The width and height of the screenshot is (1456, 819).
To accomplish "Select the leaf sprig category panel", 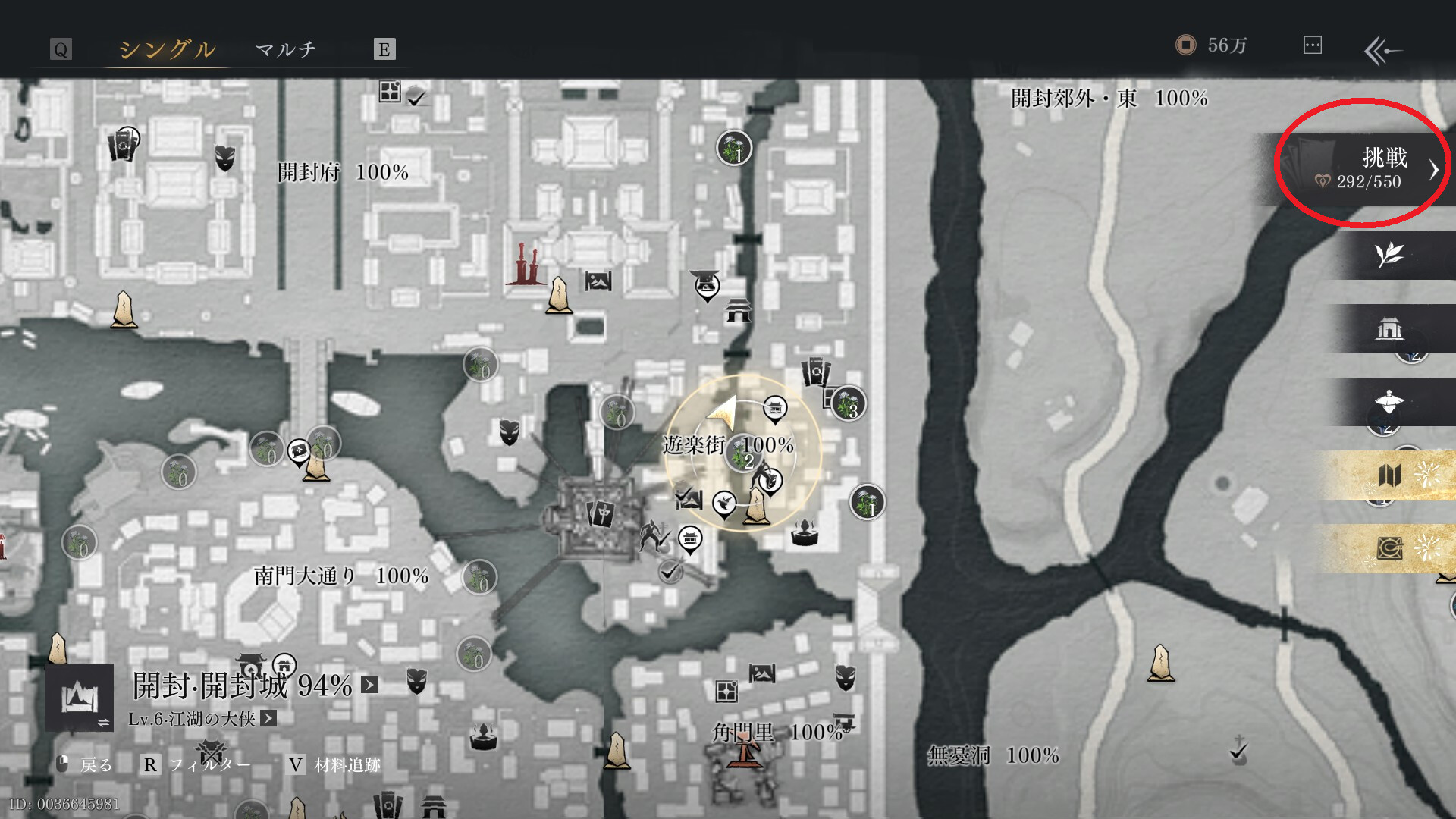I will tap(1389, 255).
